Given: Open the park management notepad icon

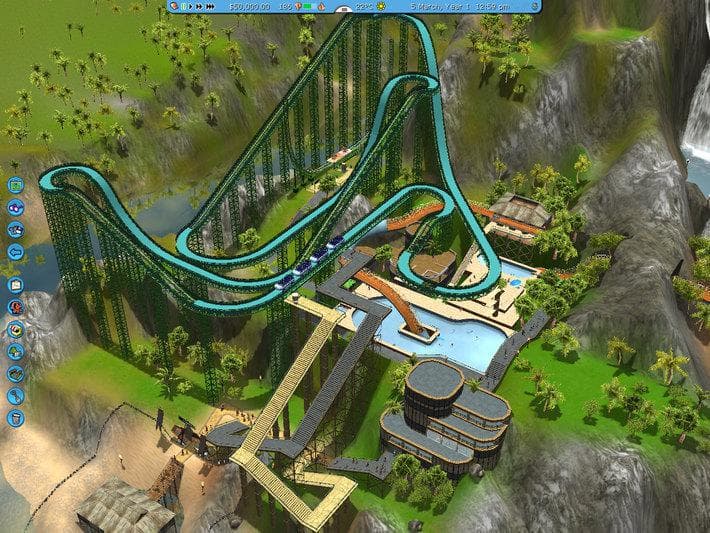Looking at the screenshot, I should [15, 284].
